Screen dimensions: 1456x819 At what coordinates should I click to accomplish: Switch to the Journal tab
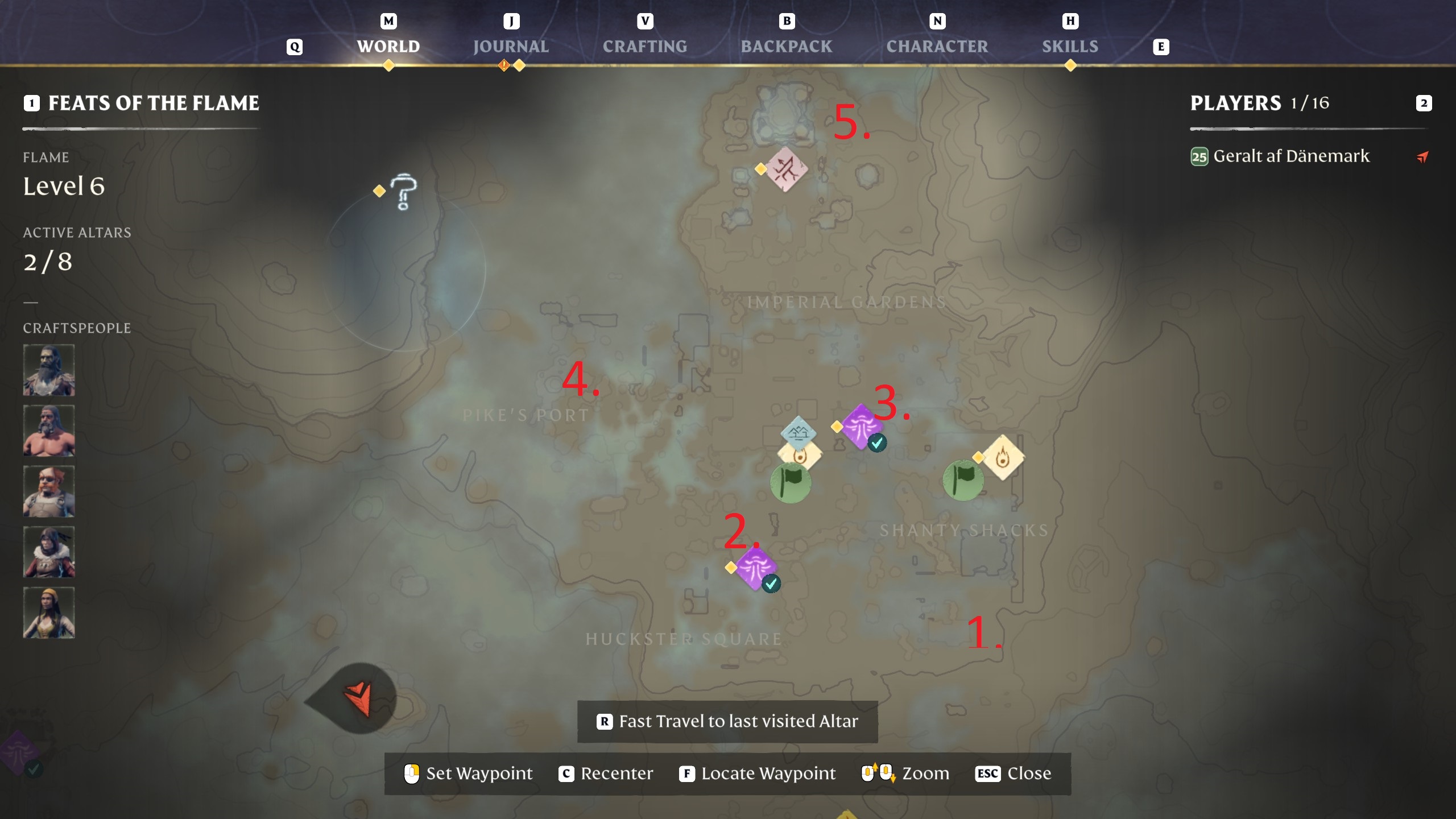click(x=511, y=46)
